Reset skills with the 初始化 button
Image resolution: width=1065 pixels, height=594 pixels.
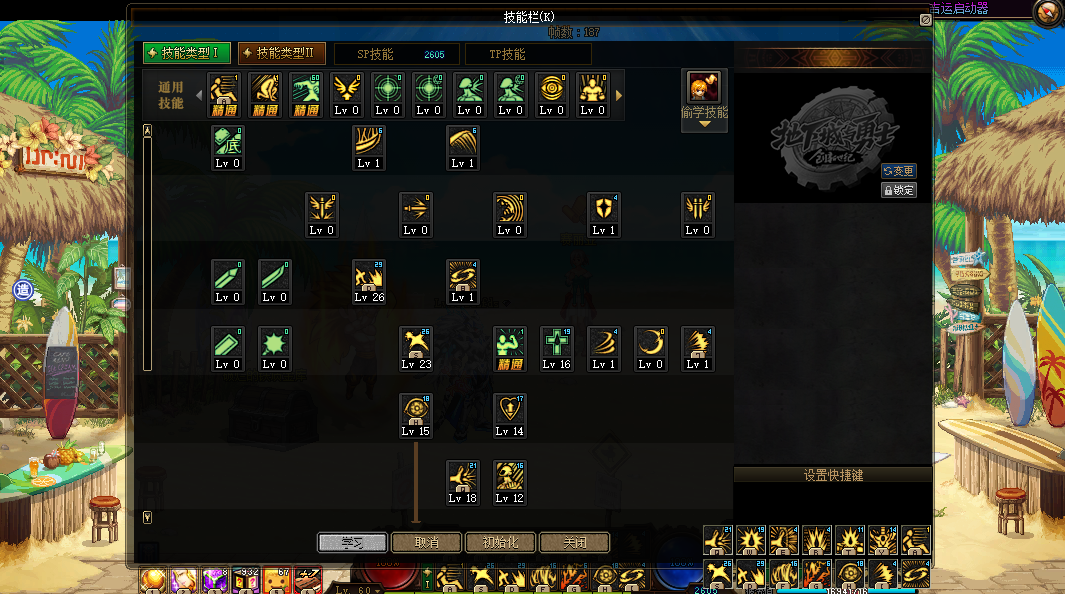coord(500,543)
